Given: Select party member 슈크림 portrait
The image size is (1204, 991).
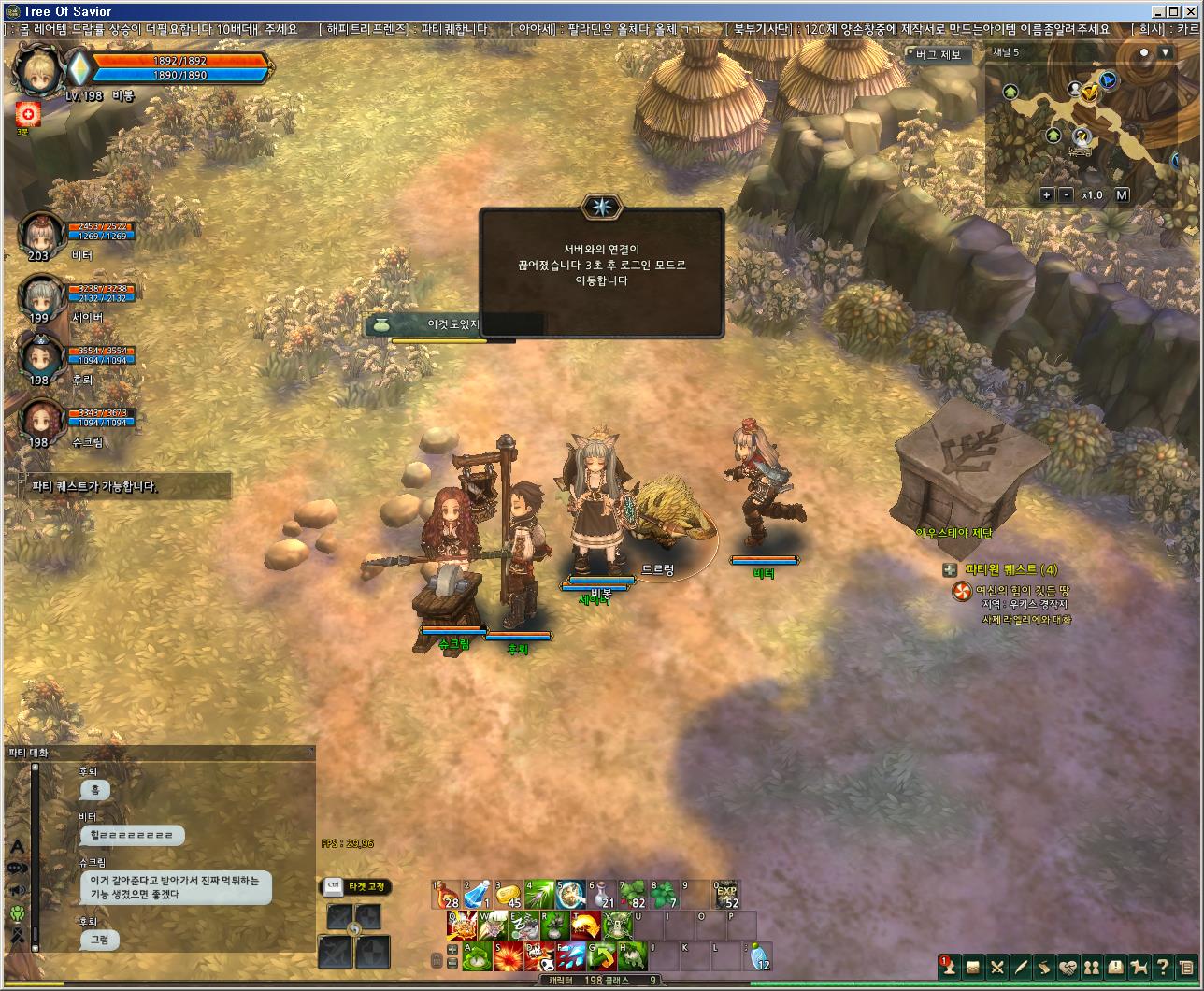Looking at the screenshot, I should 41,421.
